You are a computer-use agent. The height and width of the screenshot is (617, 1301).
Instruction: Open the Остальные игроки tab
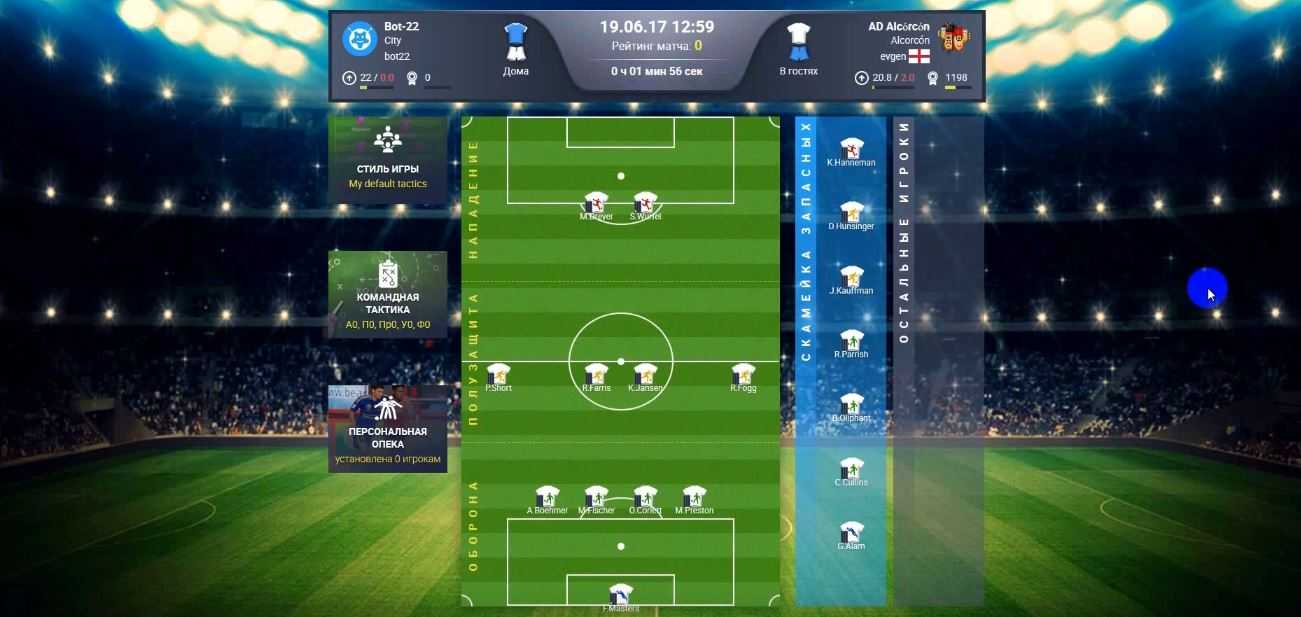coord(903,232)
